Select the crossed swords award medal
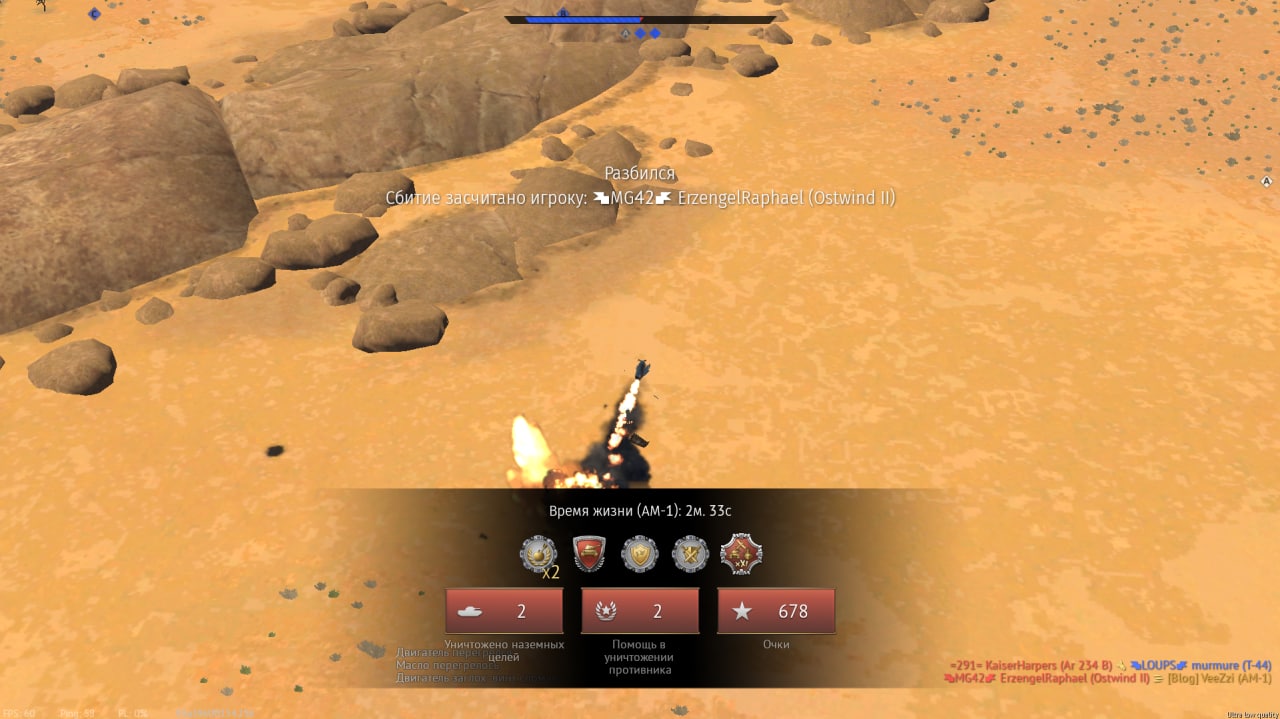 (x=690, y=554)
